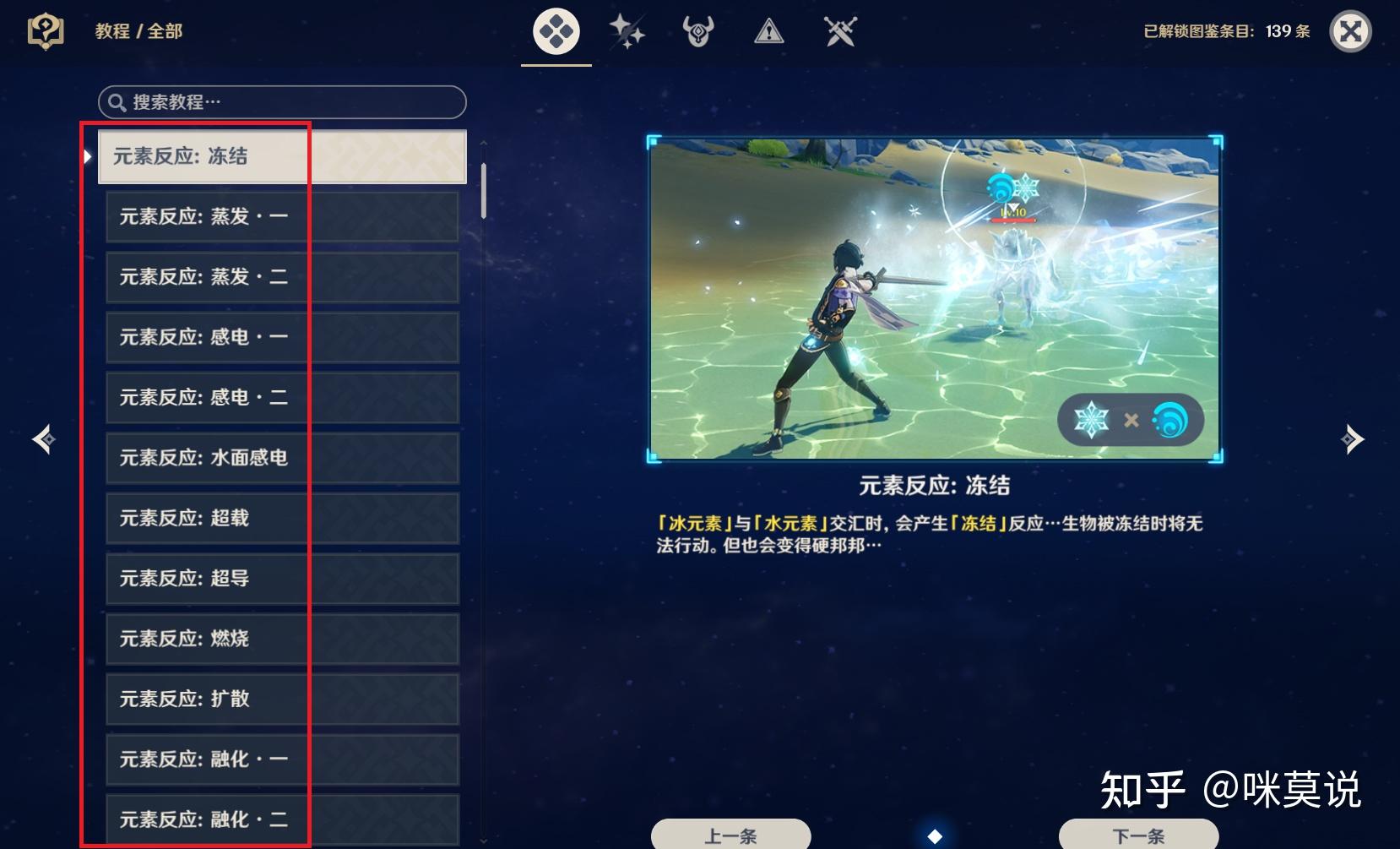Open the warning-triangle hazards tutorial category
Image resolution: width=1400 pixels, height=849 pixels.
point(769,31)
